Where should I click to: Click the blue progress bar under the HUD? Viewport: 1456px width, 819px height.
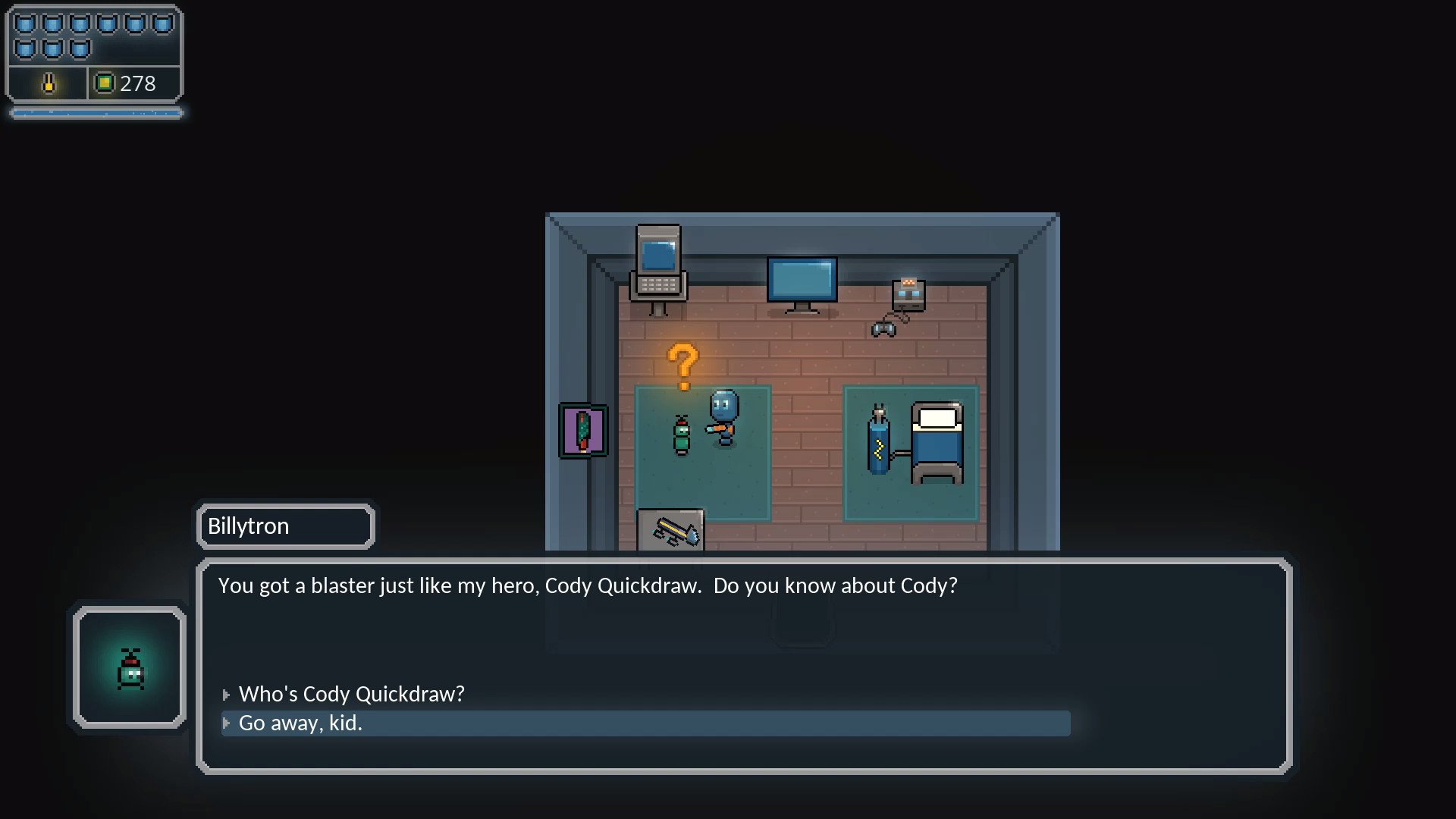tap(96, 112)
